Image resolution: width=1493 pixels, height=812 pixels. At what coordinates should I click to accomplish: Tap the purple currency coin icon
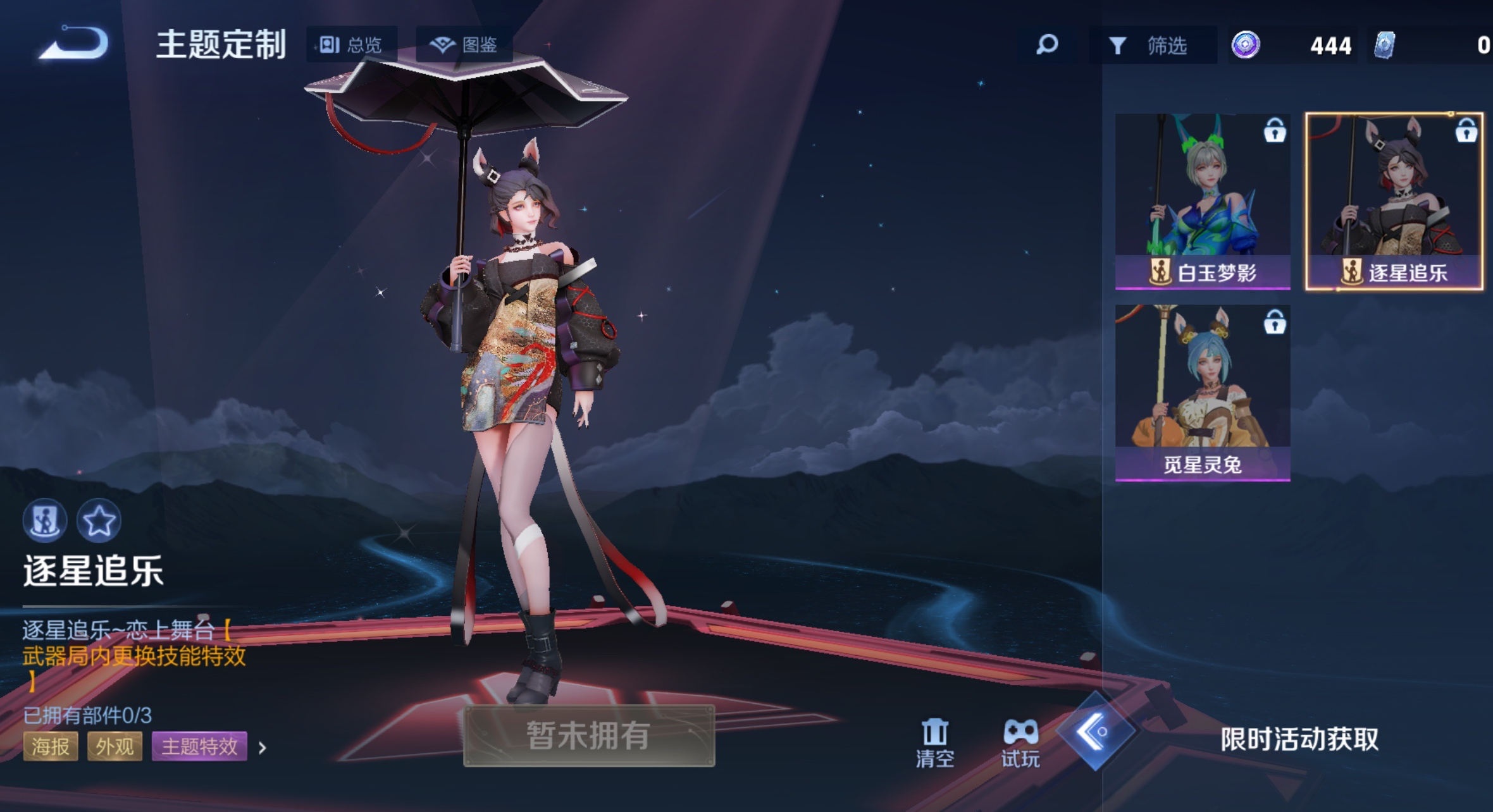(1246, 45)
